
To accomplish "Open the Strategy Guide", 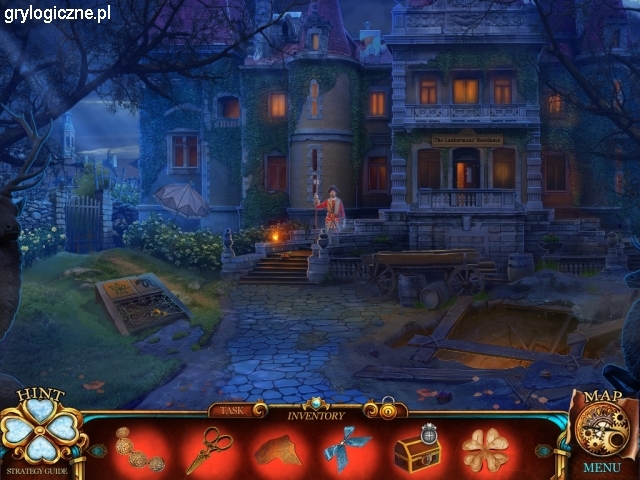I will (38, 469).
